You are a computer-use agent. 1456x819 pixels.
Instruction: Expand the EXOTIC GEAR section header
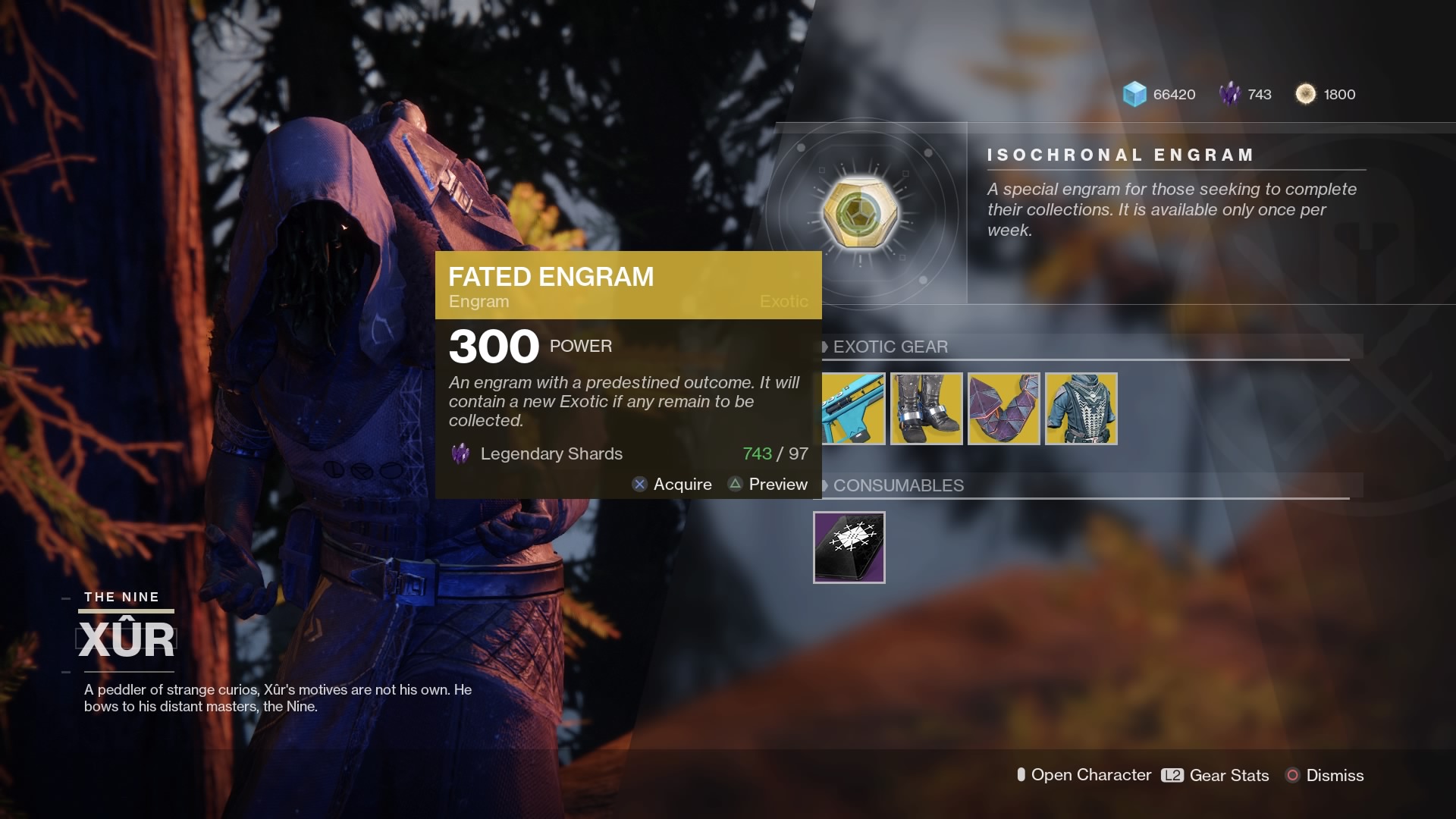click(890, 347)
